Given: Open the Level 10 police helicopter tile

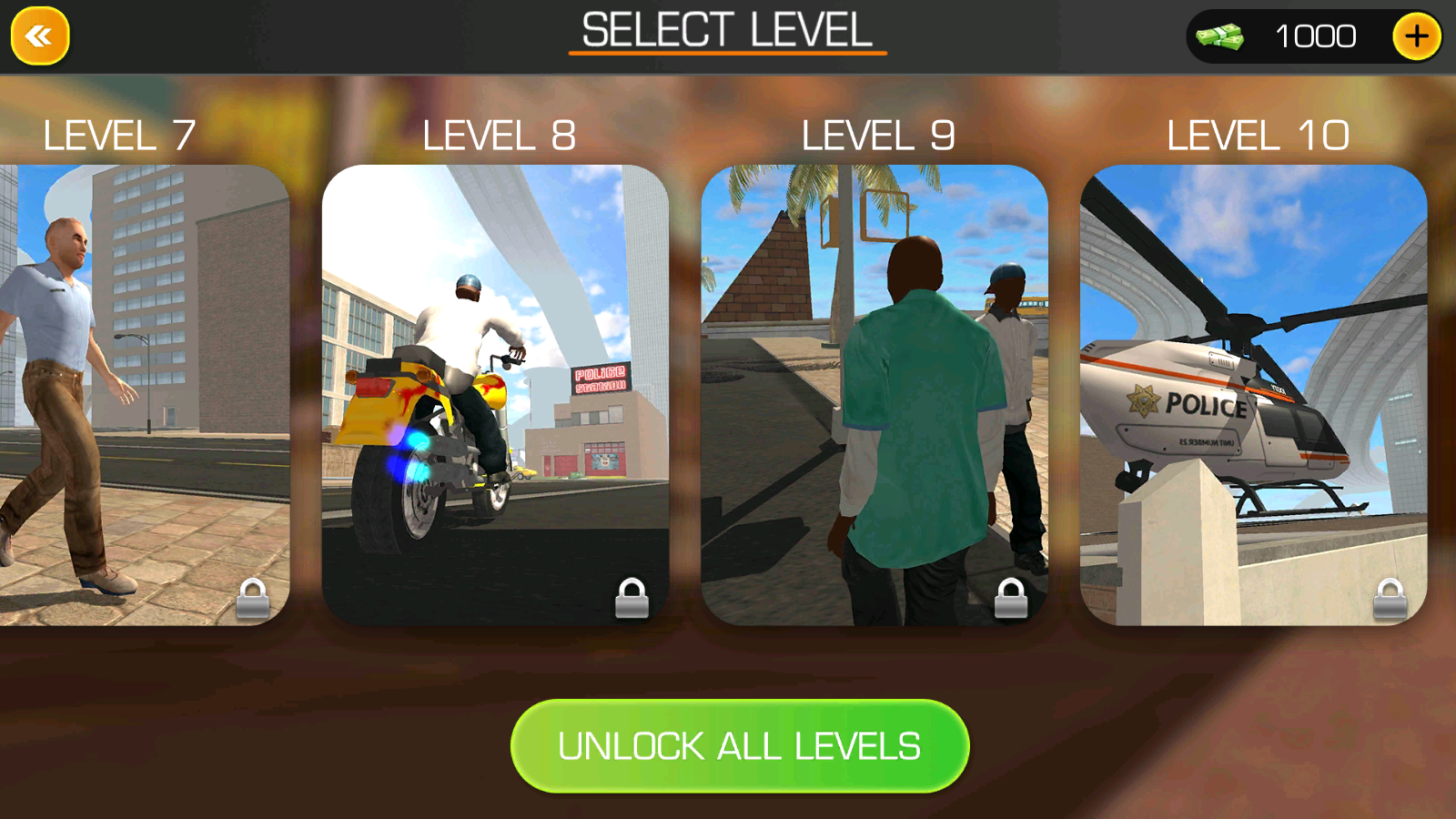Looking at the screenshot, I should click(x=1253, y=395).
